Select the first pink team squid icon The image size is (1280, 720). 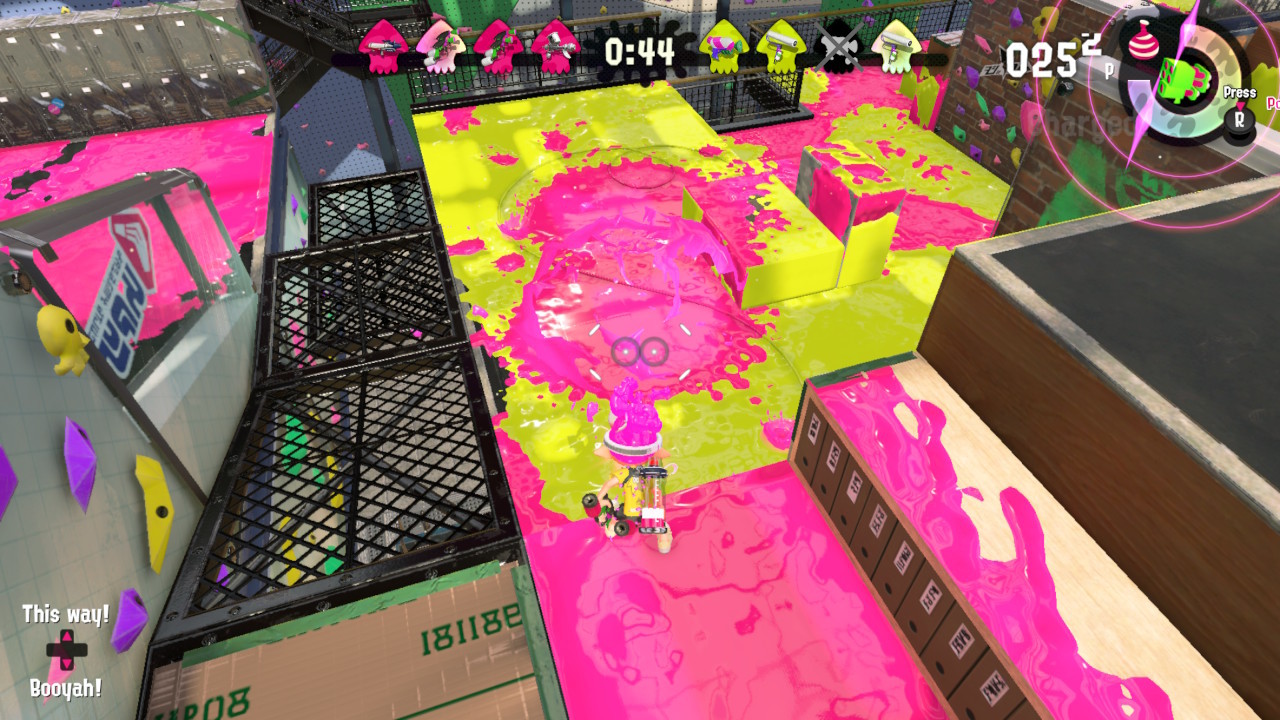pos(384,45)
